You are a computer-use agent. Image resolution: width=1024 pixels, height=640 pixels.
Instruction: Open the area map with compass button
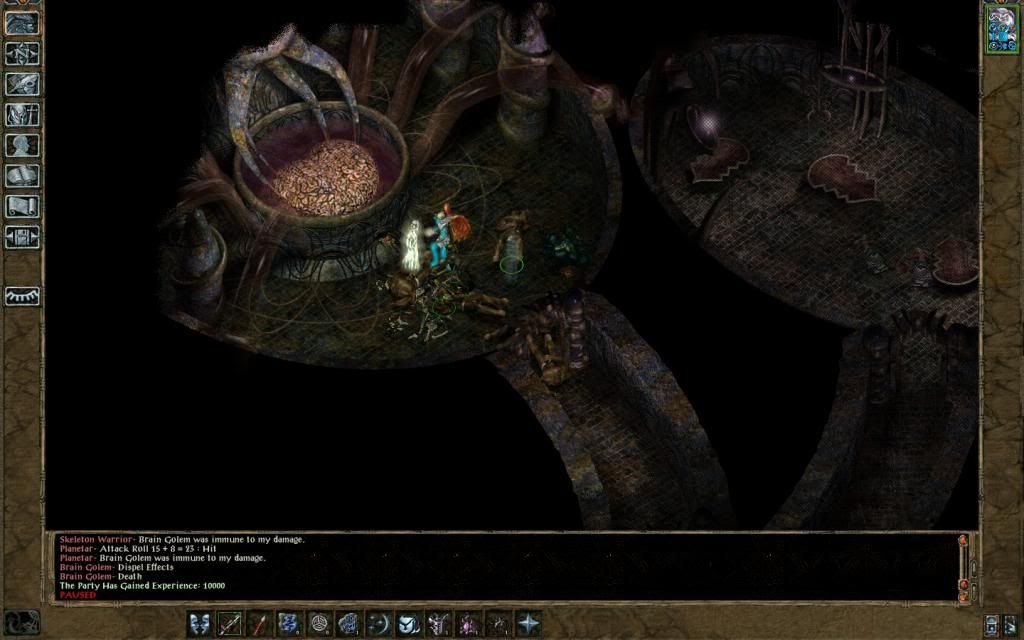point(22,53)
